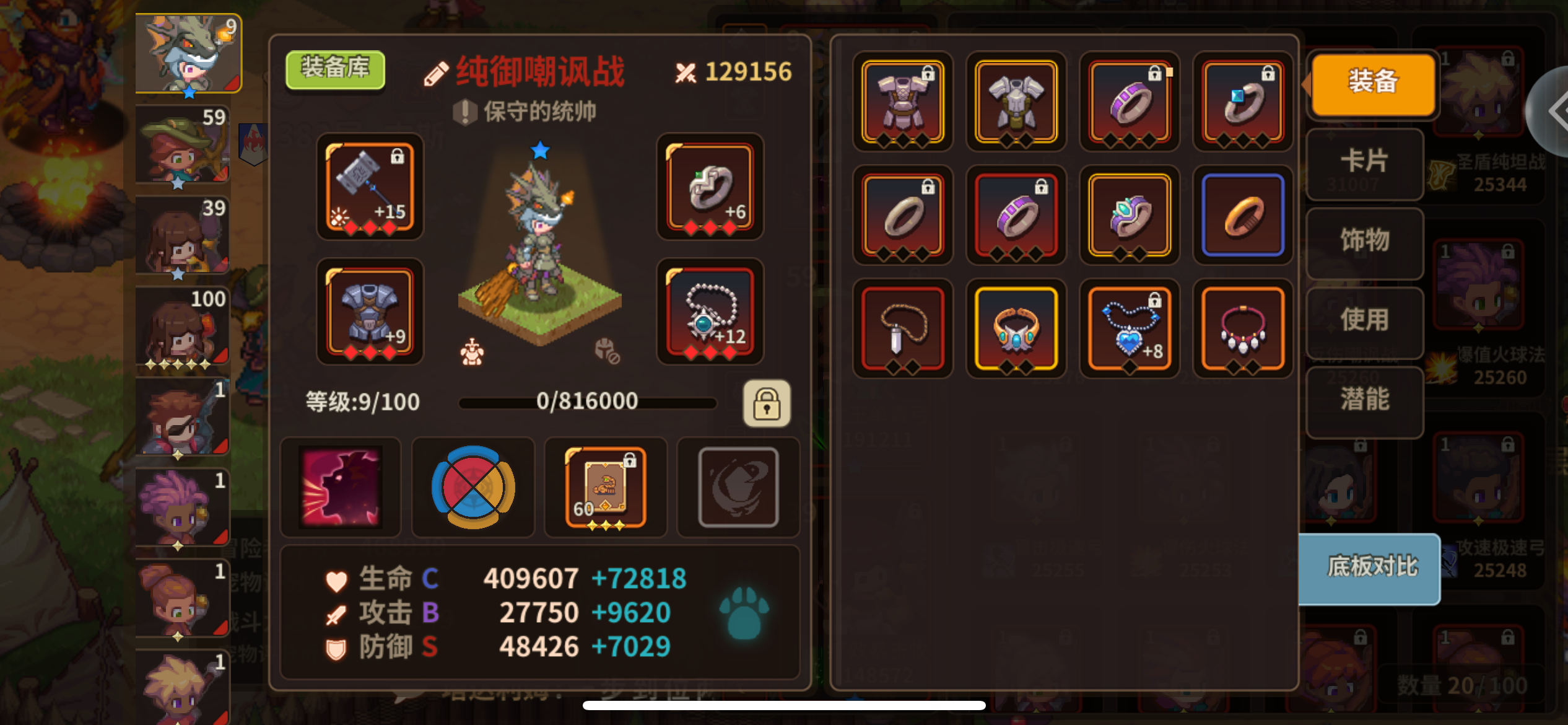The width and height of the screenshot is (1568, 725).
Task: Open the +12 necklace equipment slot
Action: point(710,313)
